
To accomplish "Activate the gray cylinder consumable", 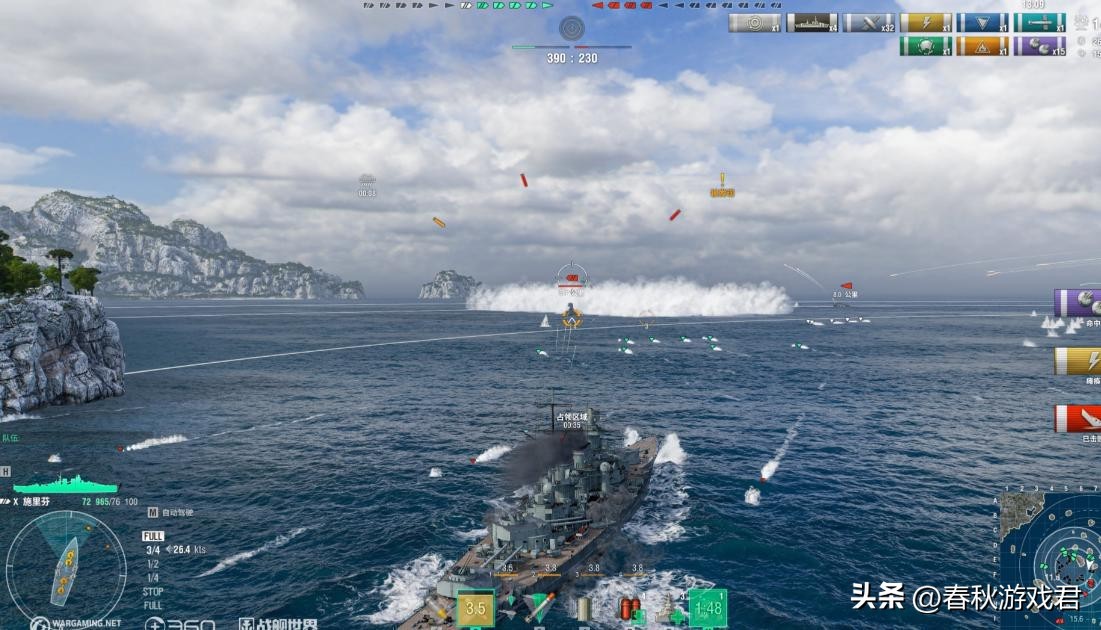I will [x=584, y=607].
